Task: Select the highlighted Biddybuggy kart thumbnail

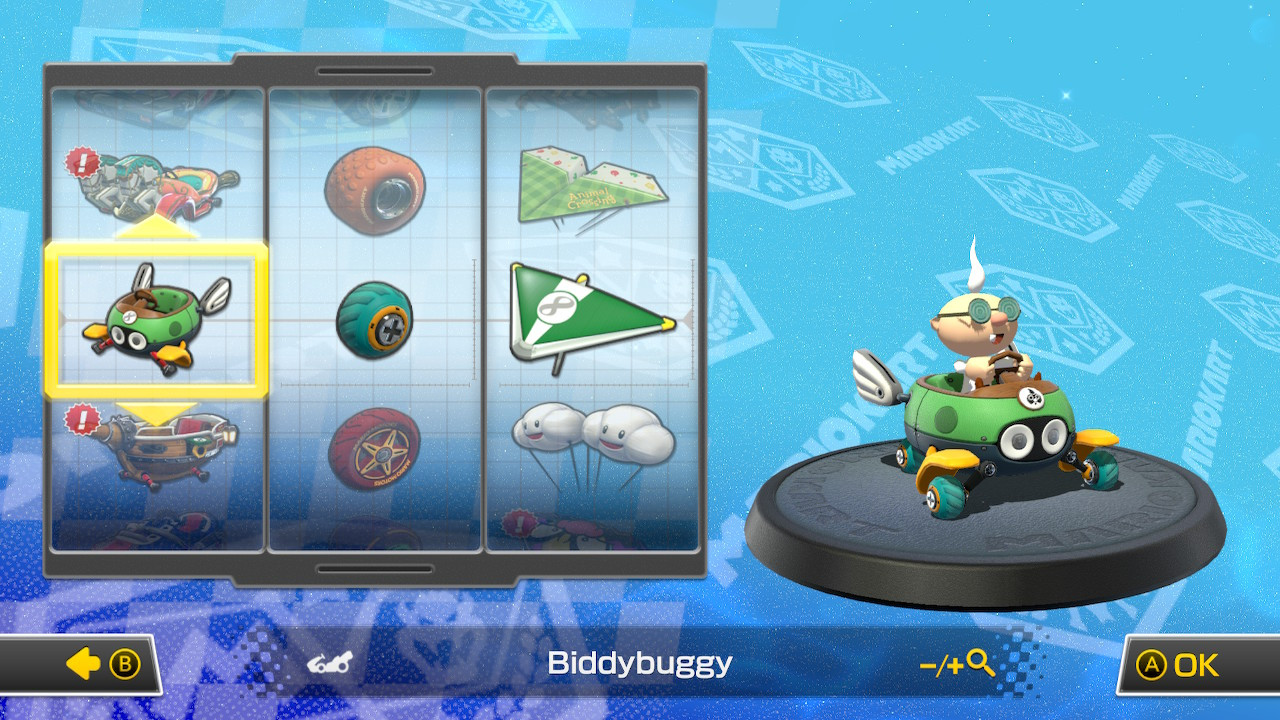Action: (x=158, y=318)
